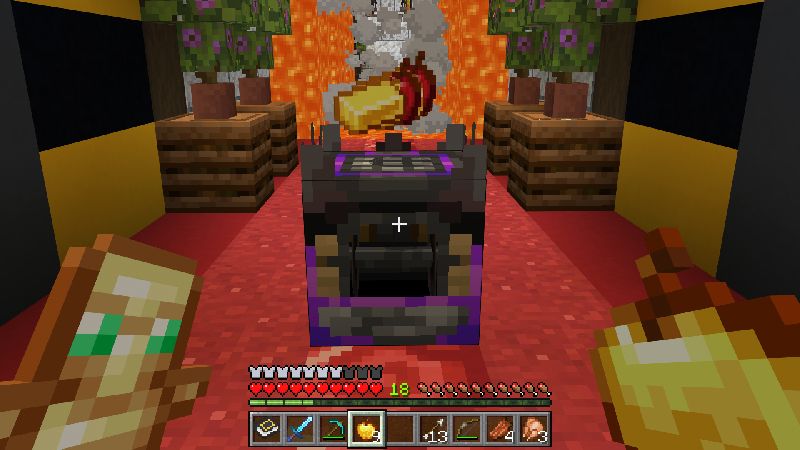The width and height of the screenshot is (800, 450).
Task: Select the book hotbar slot
Action: tap(266, 429)
